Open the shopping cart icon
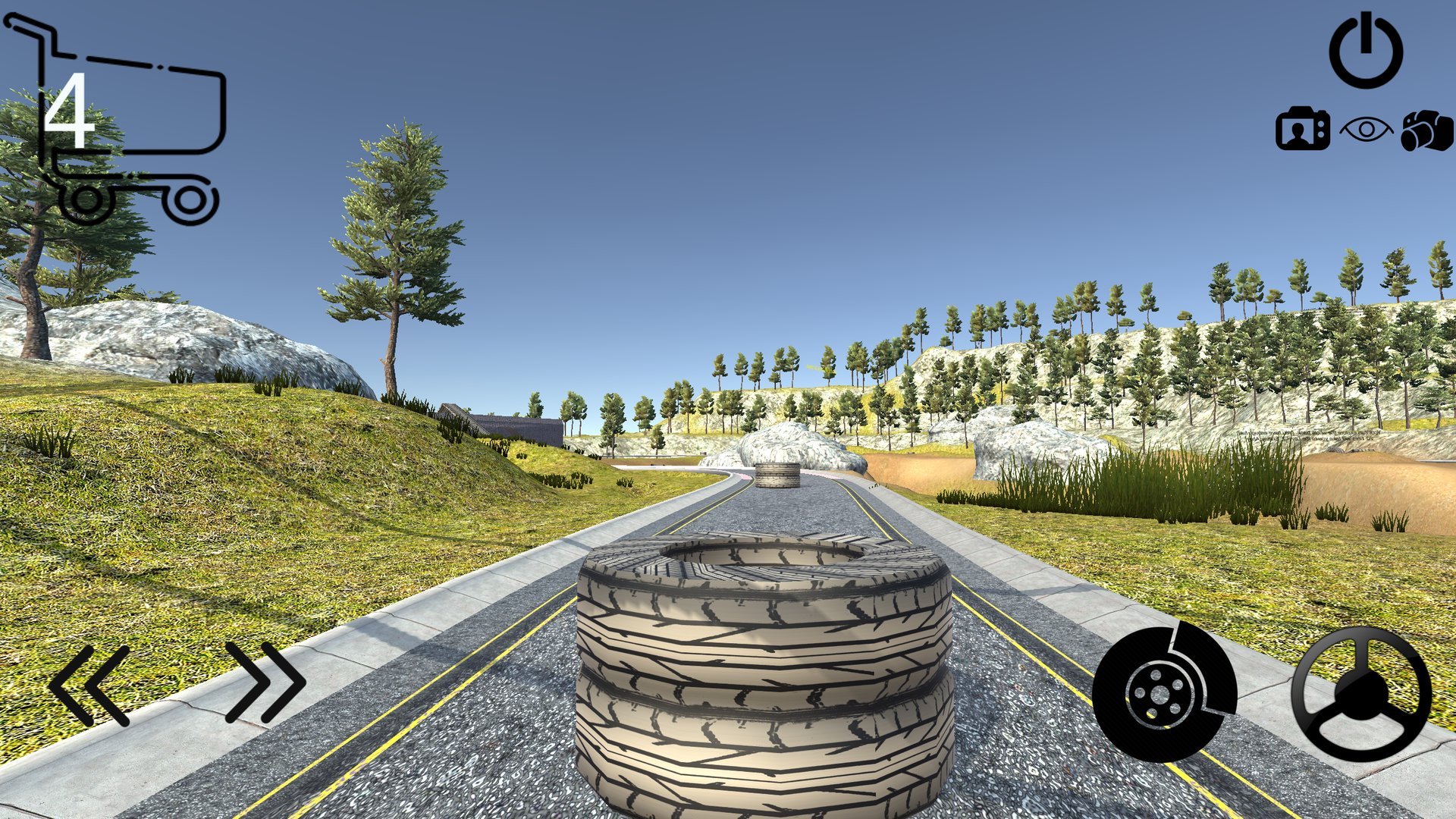The width and height of the screenshot is (1456, 819). click(123, 125)
